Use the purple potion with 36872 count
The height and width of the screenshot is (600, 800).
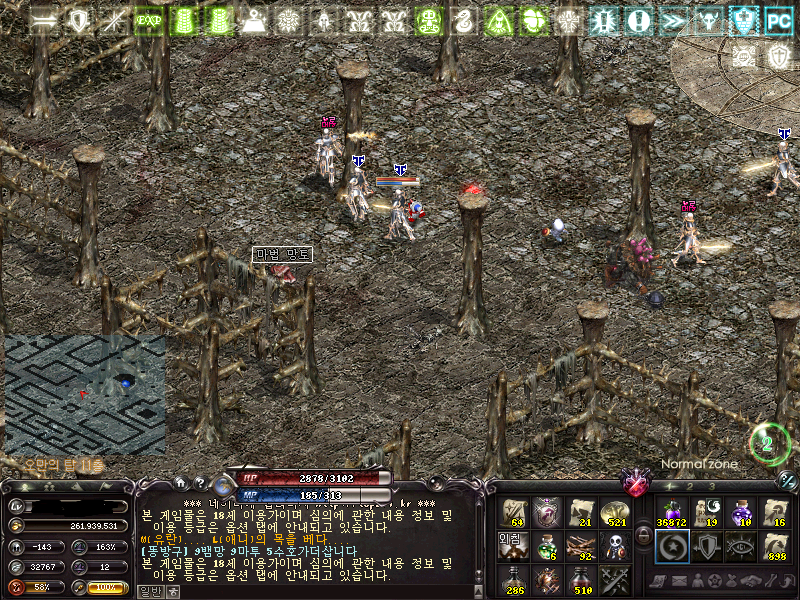click(670, 512)
